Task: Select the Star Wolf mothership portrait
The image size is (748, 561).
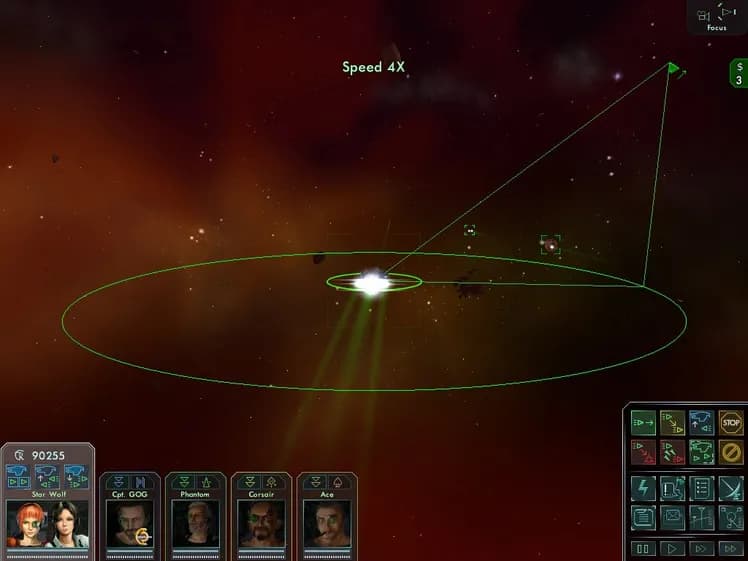Action: pos(47,522)
